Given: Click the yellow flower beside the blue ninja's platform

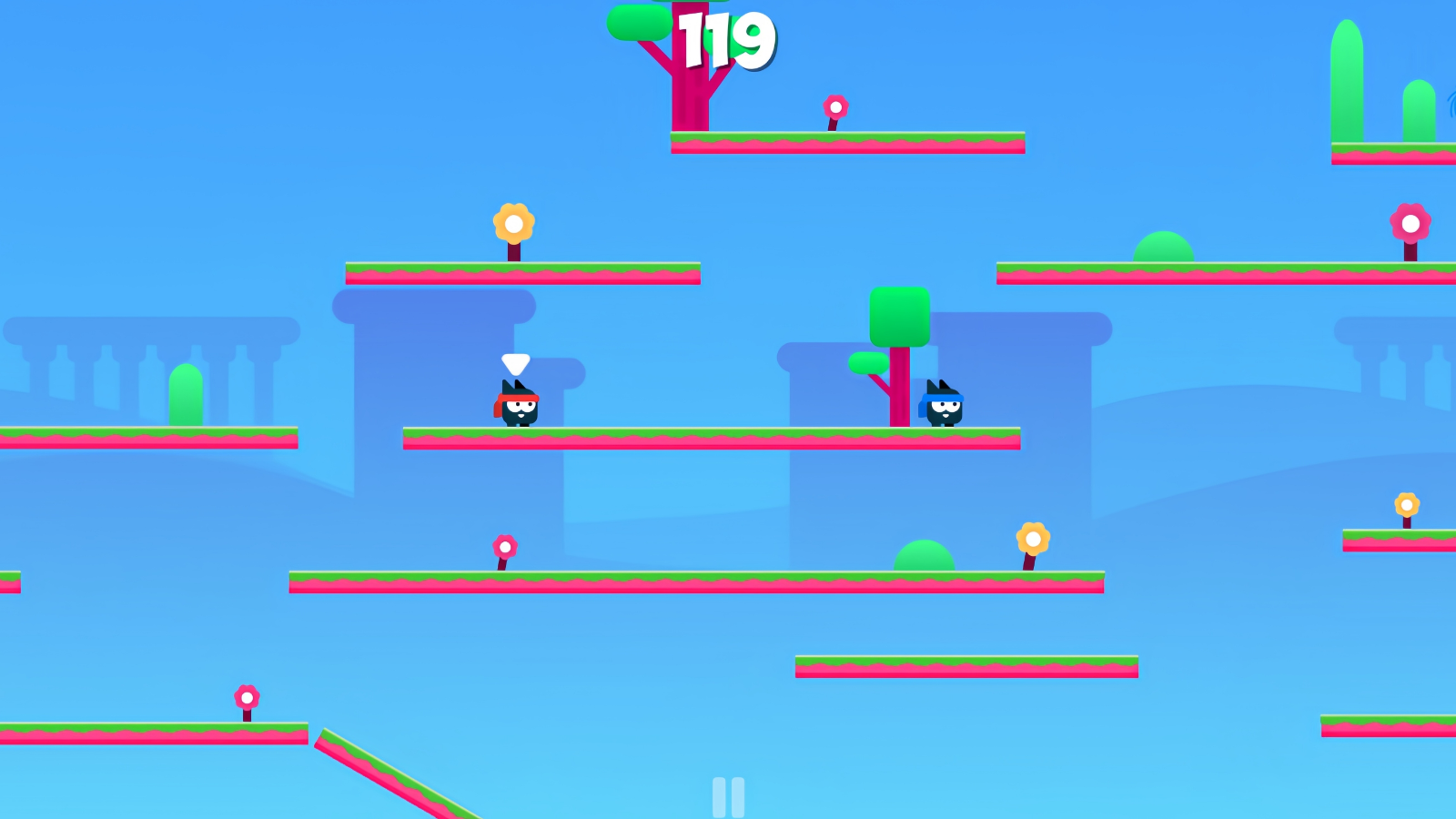Looking at the screenshot, I should pyautogui.click(x=1034, y=540).
